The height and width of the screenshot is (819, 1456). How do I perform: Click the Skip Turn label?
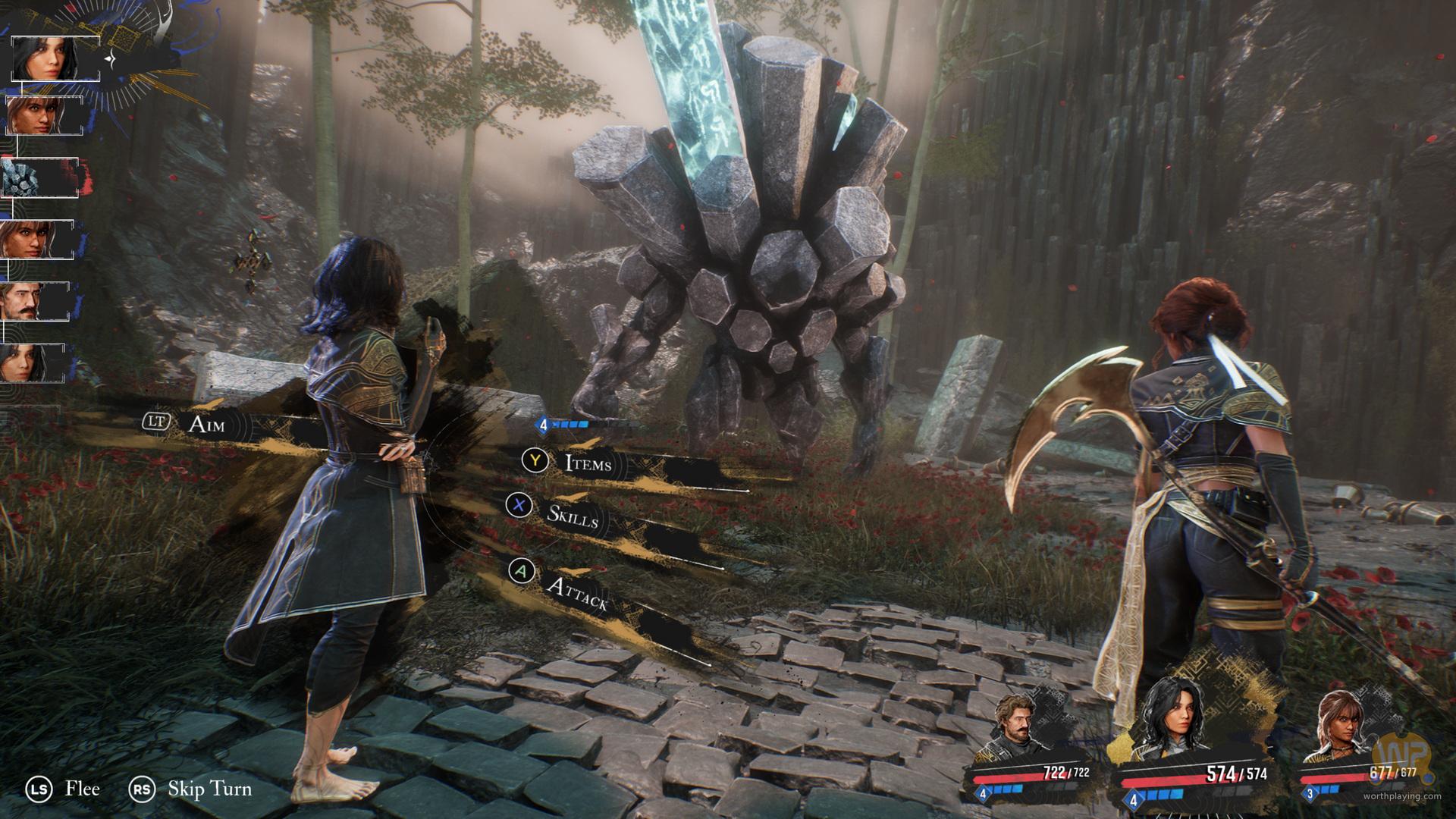pyautogui.click(x=209, y=789)
